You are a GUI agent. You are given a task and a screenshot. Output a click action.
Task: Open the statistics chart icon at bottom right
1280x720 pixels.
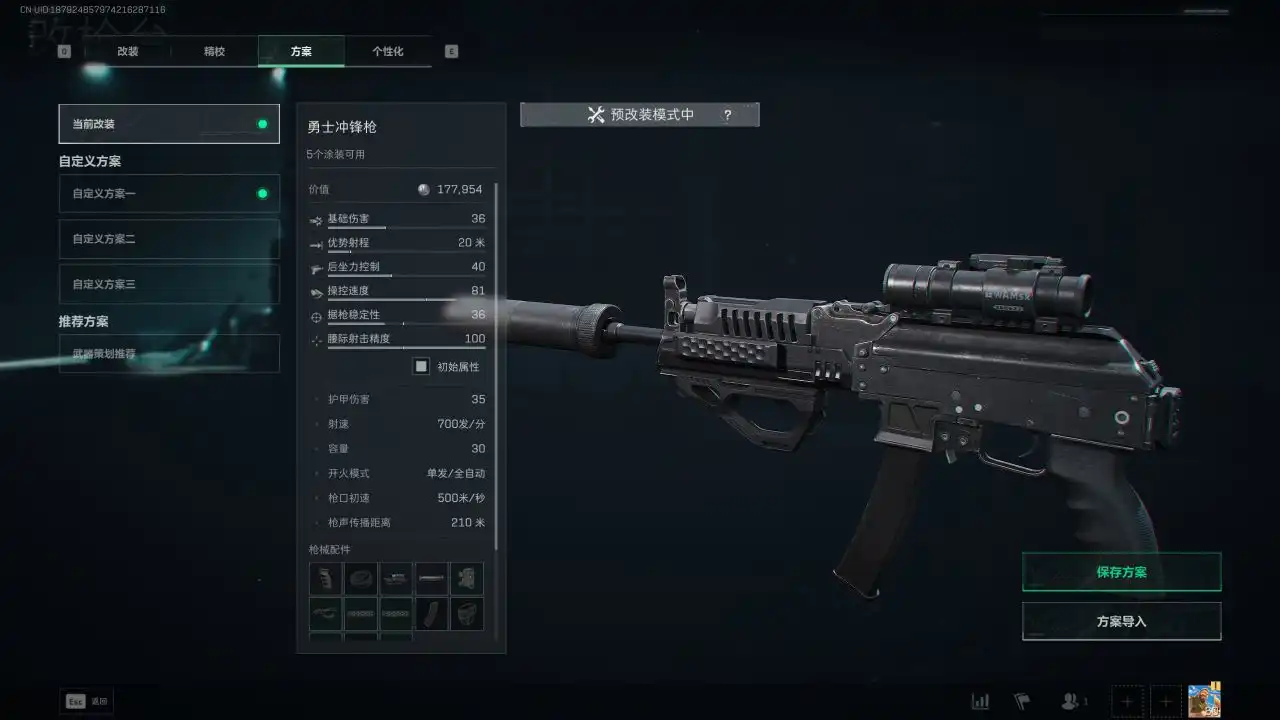point(980,701)
